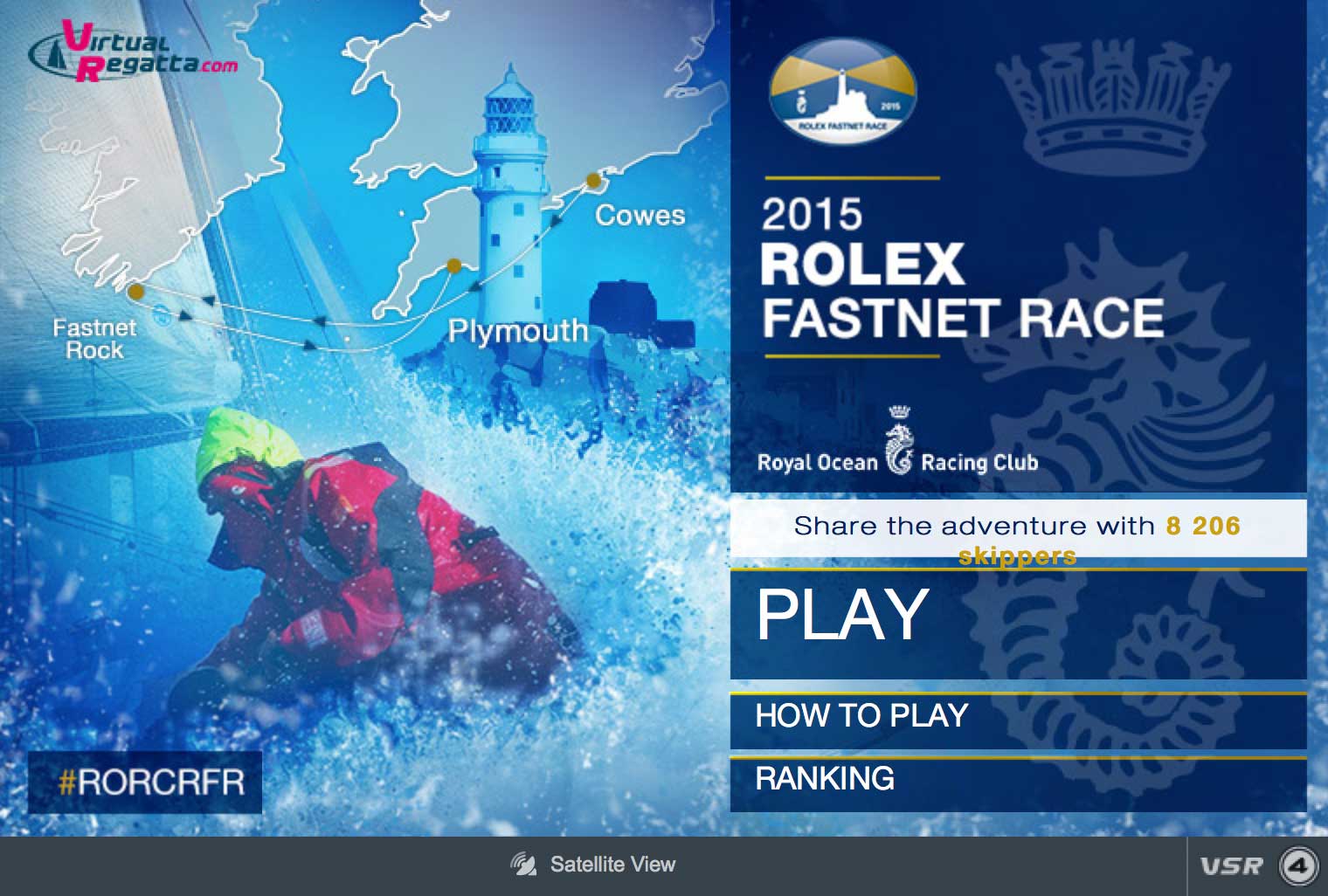
Task: Click the #RORCRFR hashtag label
Action: pyautogui.click(x=144, y=782)
